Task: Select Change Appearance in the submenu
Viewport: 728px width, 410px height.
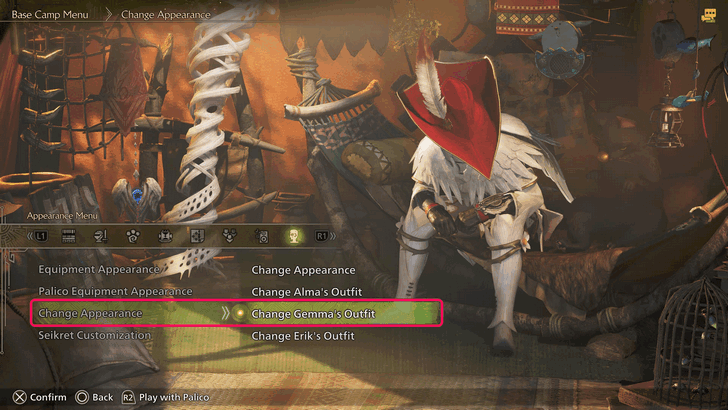Action: point(303,270)
